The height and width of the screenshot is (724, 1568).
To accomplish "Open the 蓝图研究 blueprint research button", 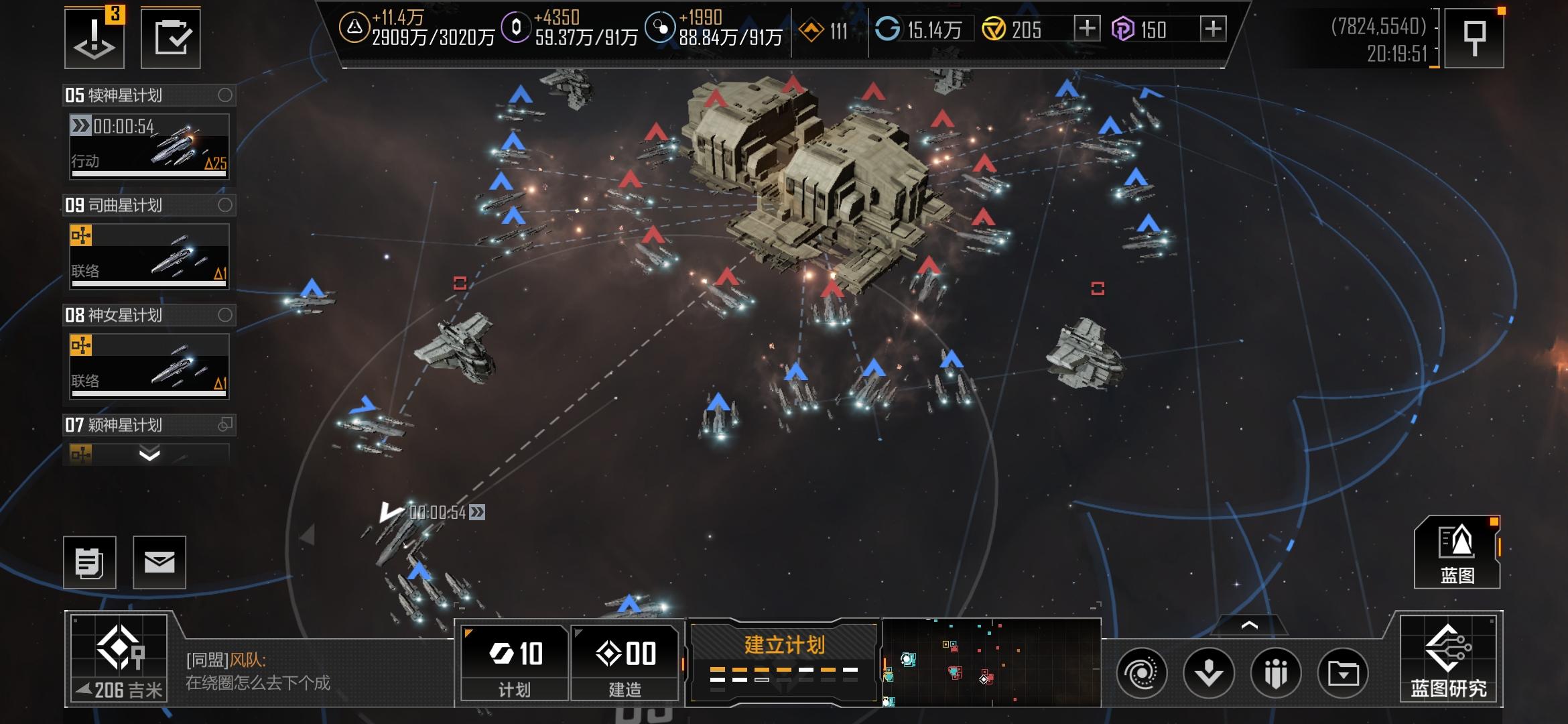I will click(1449, 659).
